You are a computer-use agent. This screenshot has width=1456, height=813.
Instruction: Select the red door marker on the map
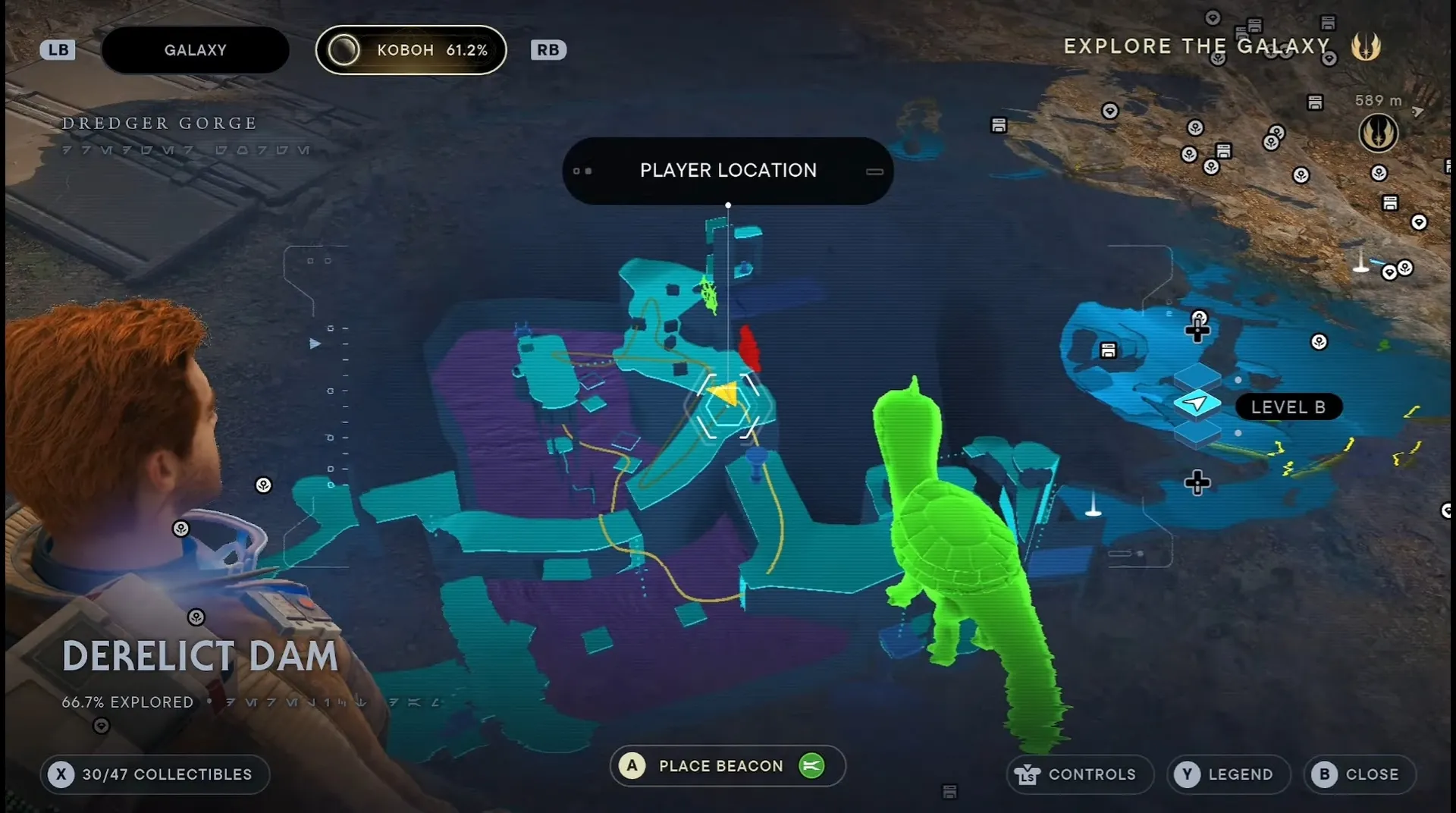(749, 348)
